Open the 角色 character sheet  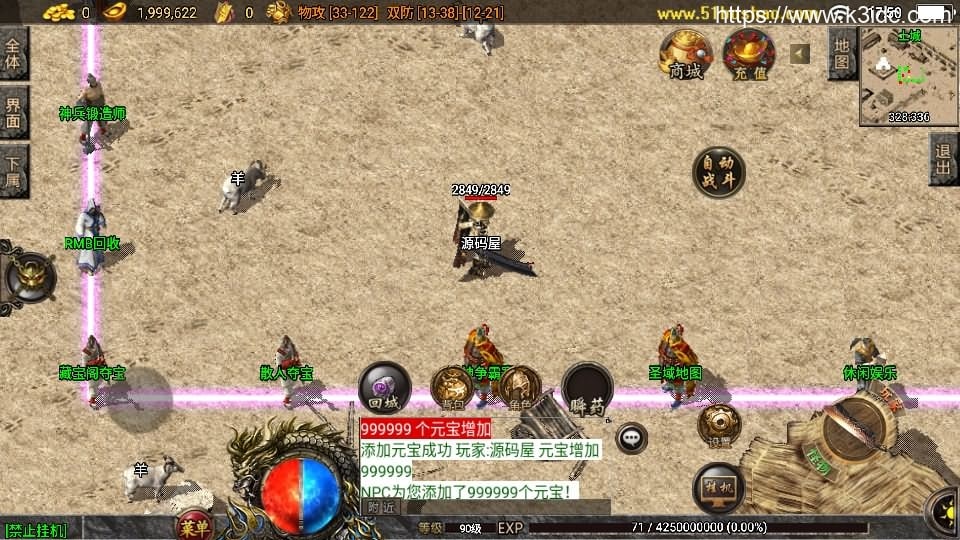pyautogui.click(x=519, y=388)
